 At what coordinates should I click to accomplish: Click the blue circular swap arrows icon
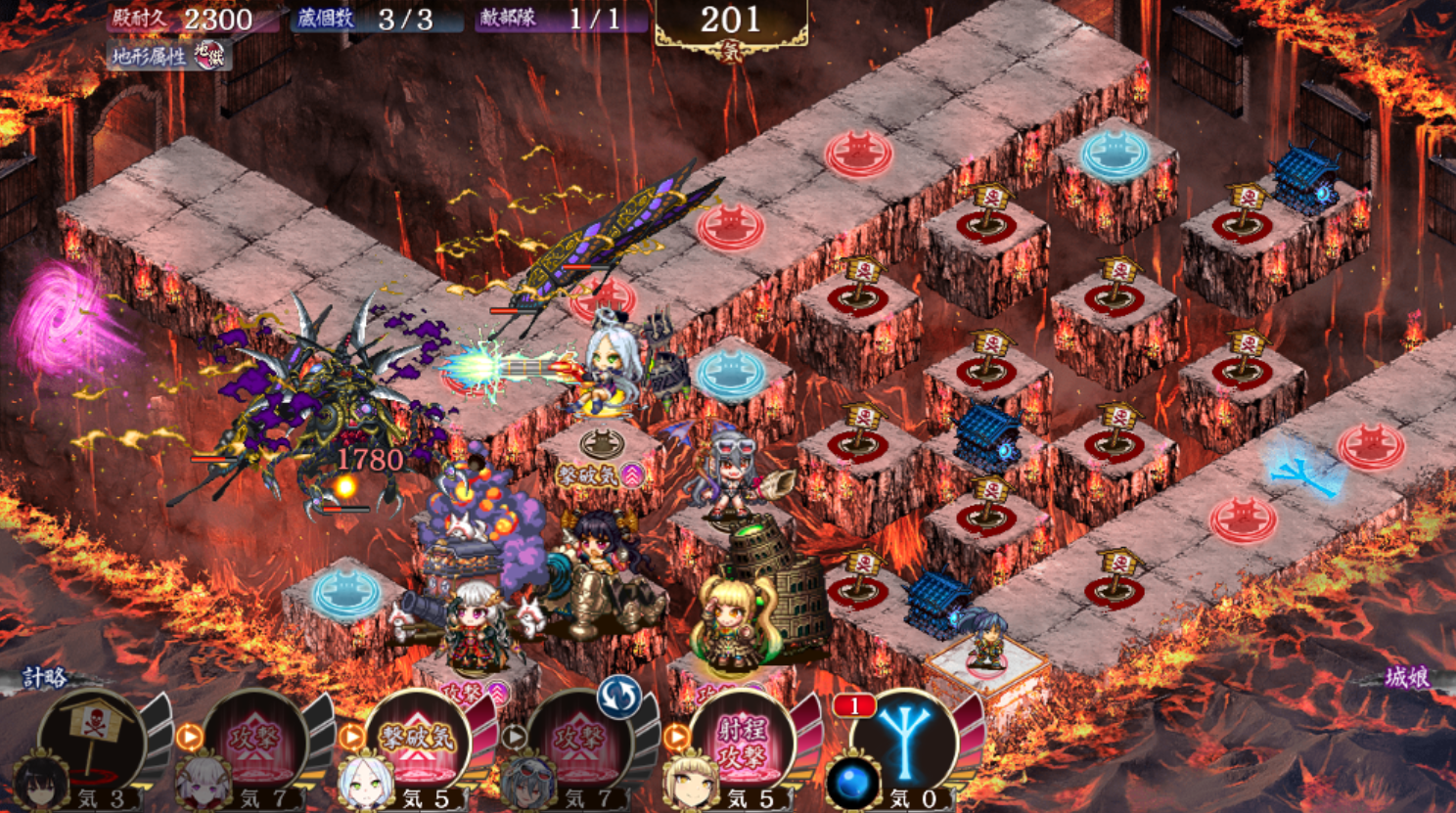click(618, 698)
